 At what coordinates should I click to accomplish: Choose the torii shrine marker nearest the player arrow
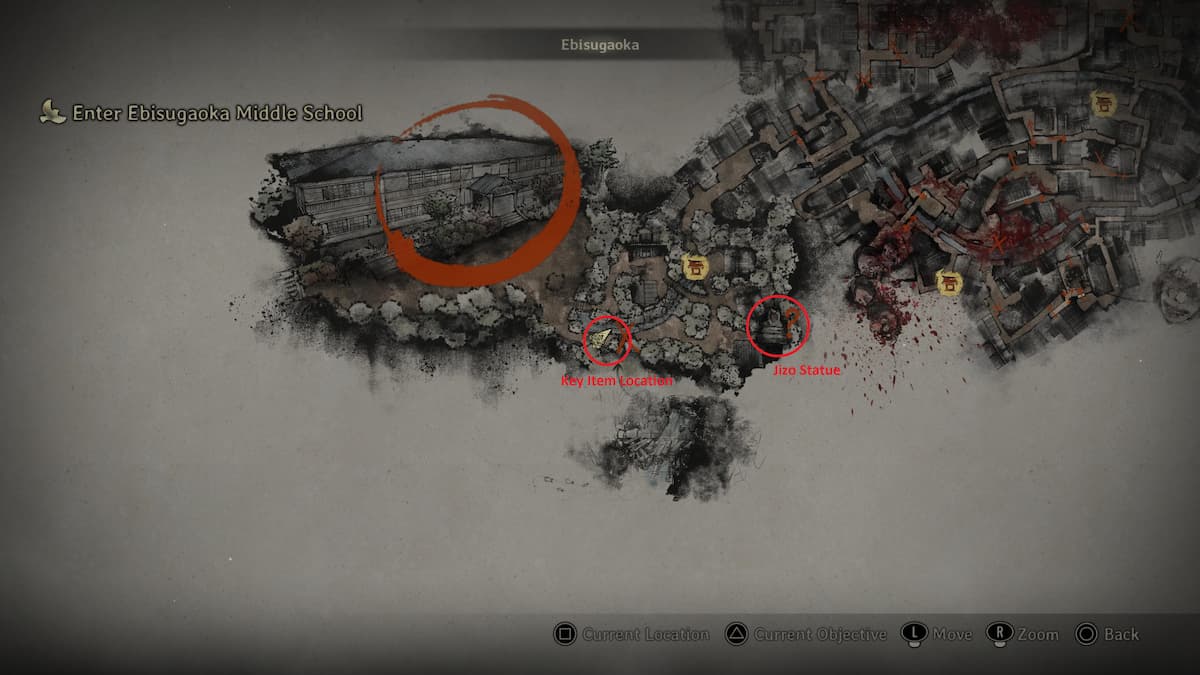click(x=693, y=266)
